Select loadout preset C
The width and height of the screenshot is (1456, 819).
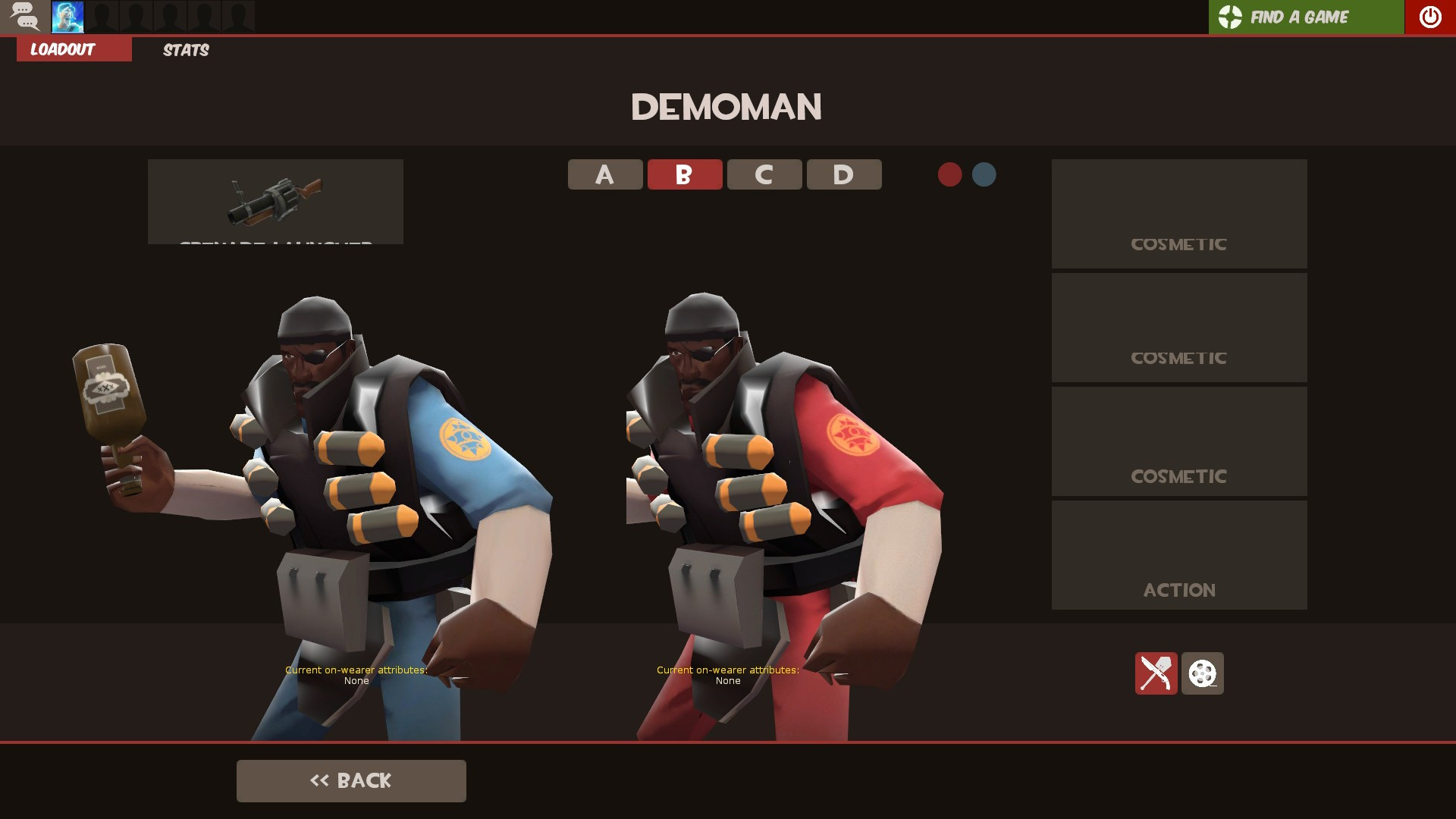764,174
